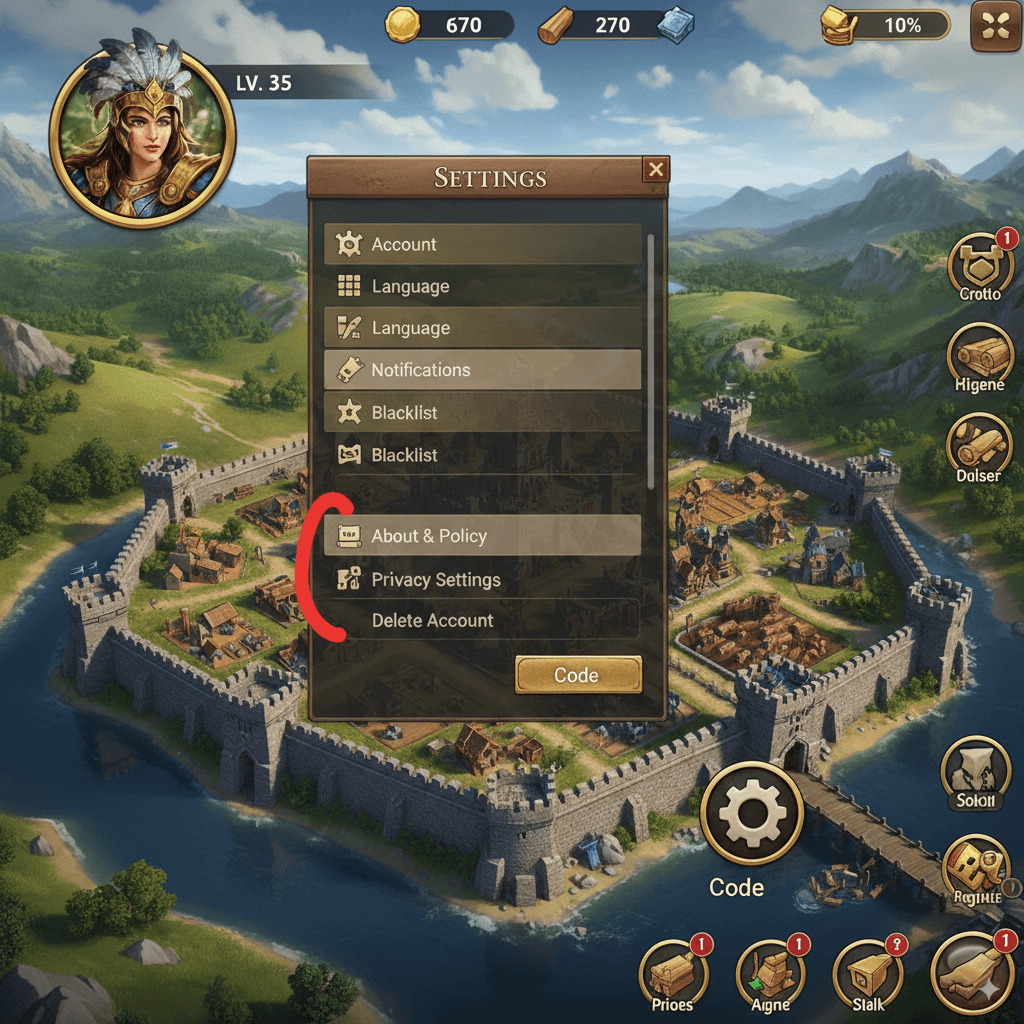The image size is (1024, 1024).
Task: Open the player avatar portrait
Action: pyautogui.click(x=142, y=136)
